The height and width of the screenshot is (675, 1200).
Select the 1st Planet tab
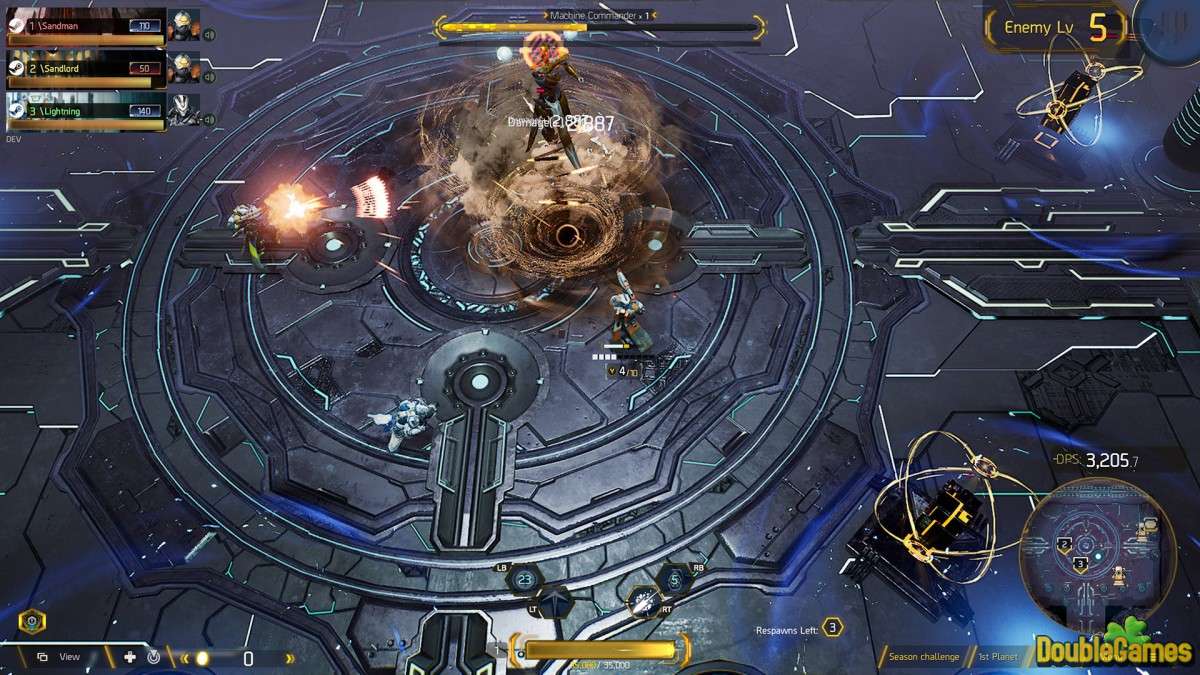tap(997, 657)
